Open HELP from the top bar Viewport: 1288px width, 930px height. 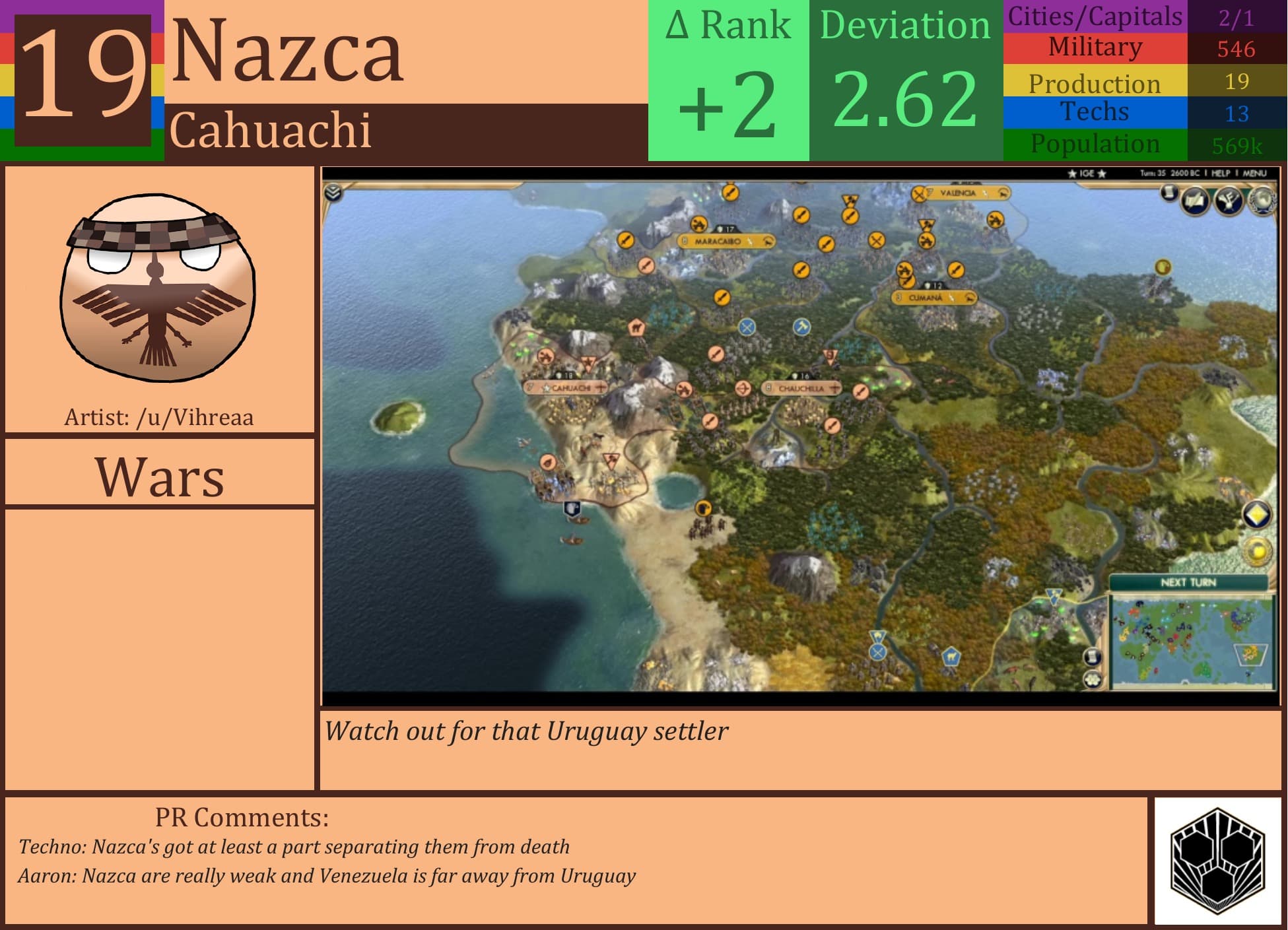pyautogui.click(x=1221, y=174)
